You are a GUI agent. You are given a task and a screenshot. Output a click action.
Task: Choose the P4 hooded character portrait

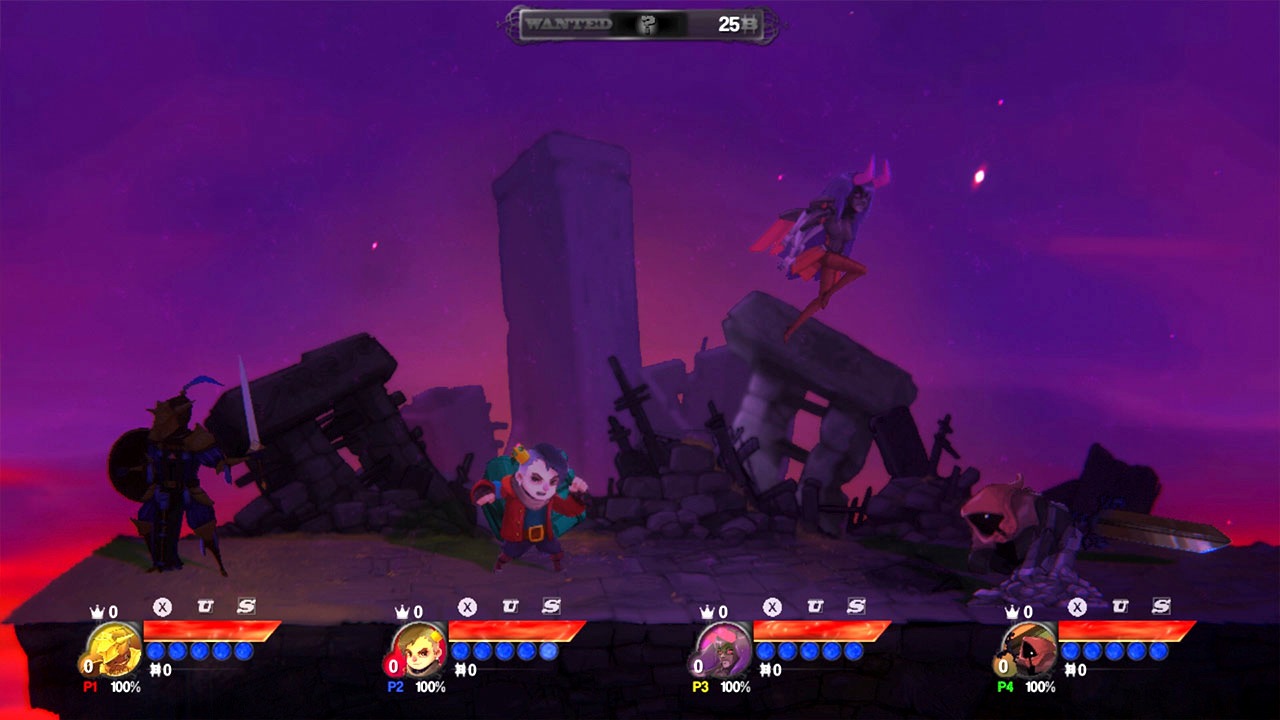pos(1029,648)
